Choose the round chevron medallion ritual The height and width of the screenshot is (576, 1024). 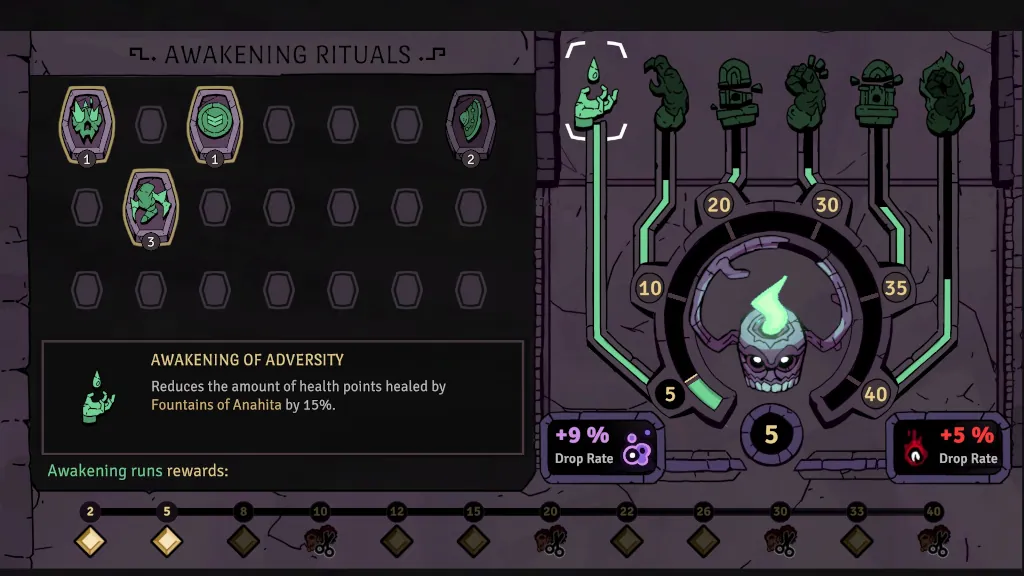tap(215, 122)
